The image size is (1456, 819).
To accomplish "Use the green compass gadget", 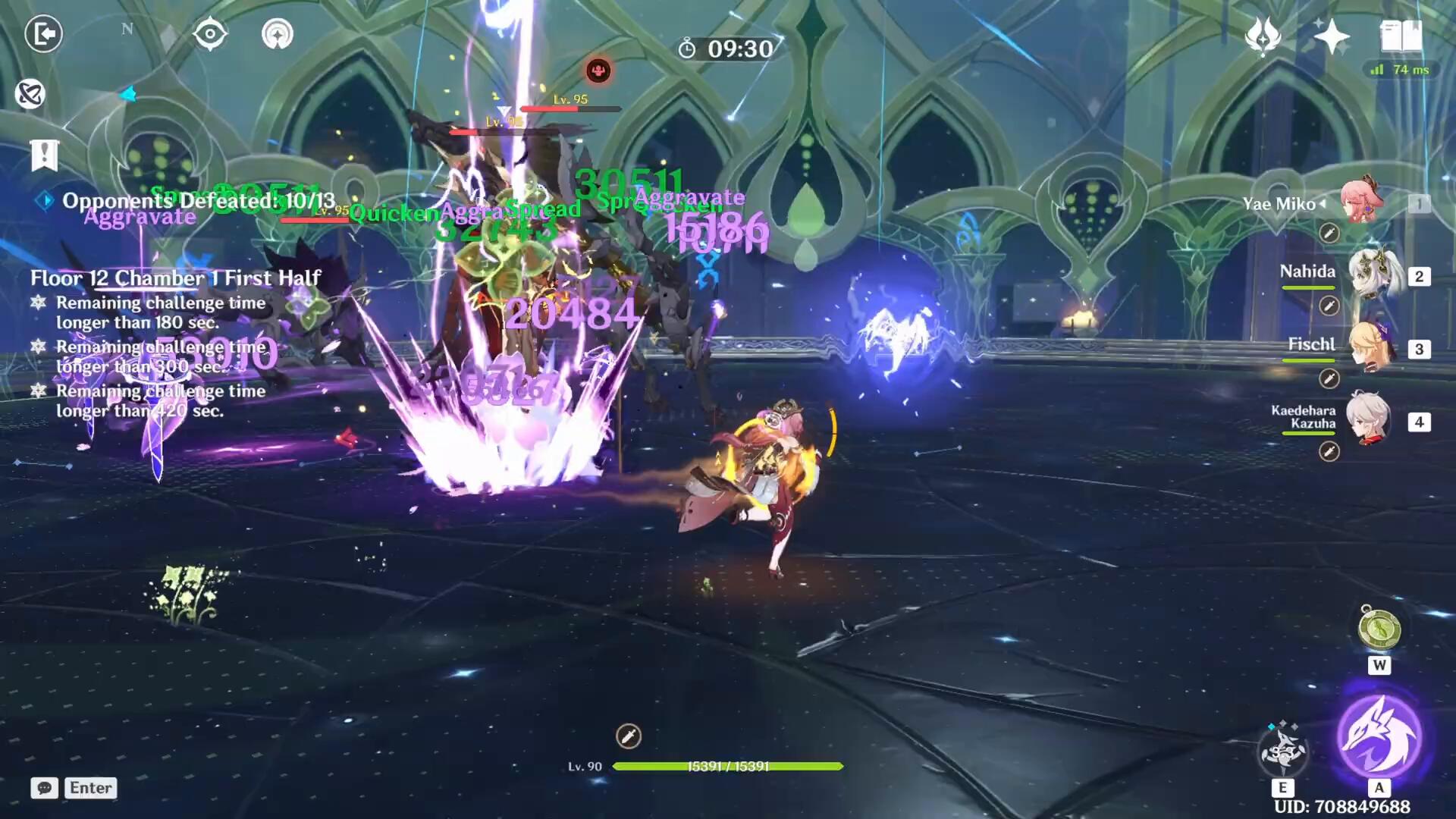I will pyautogui.click(x=1379, y=629).
